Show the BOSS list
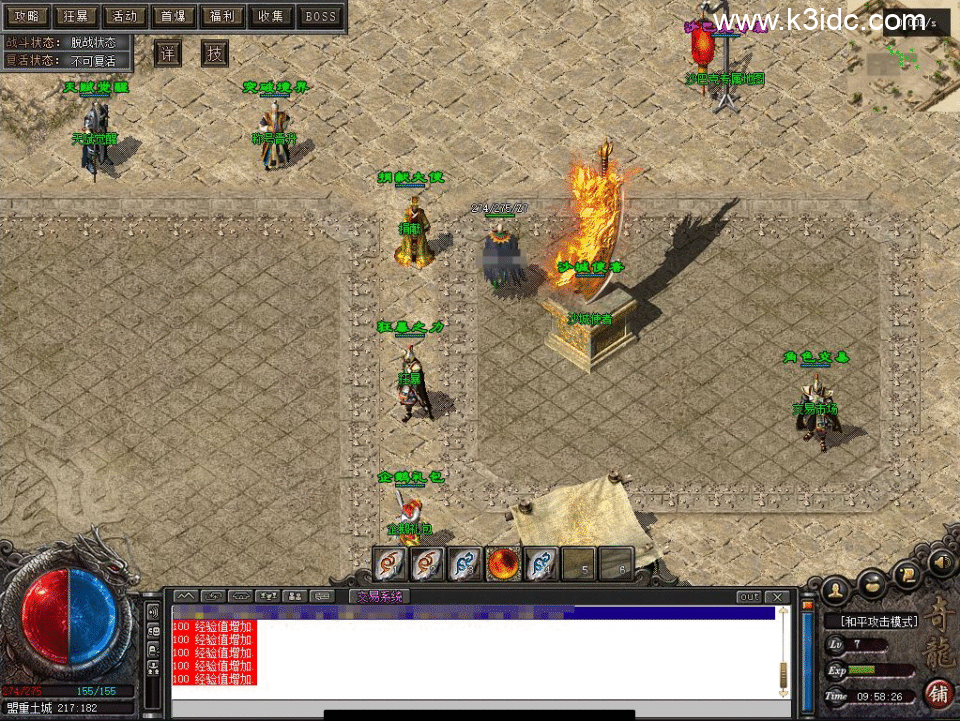 (320, 16)
